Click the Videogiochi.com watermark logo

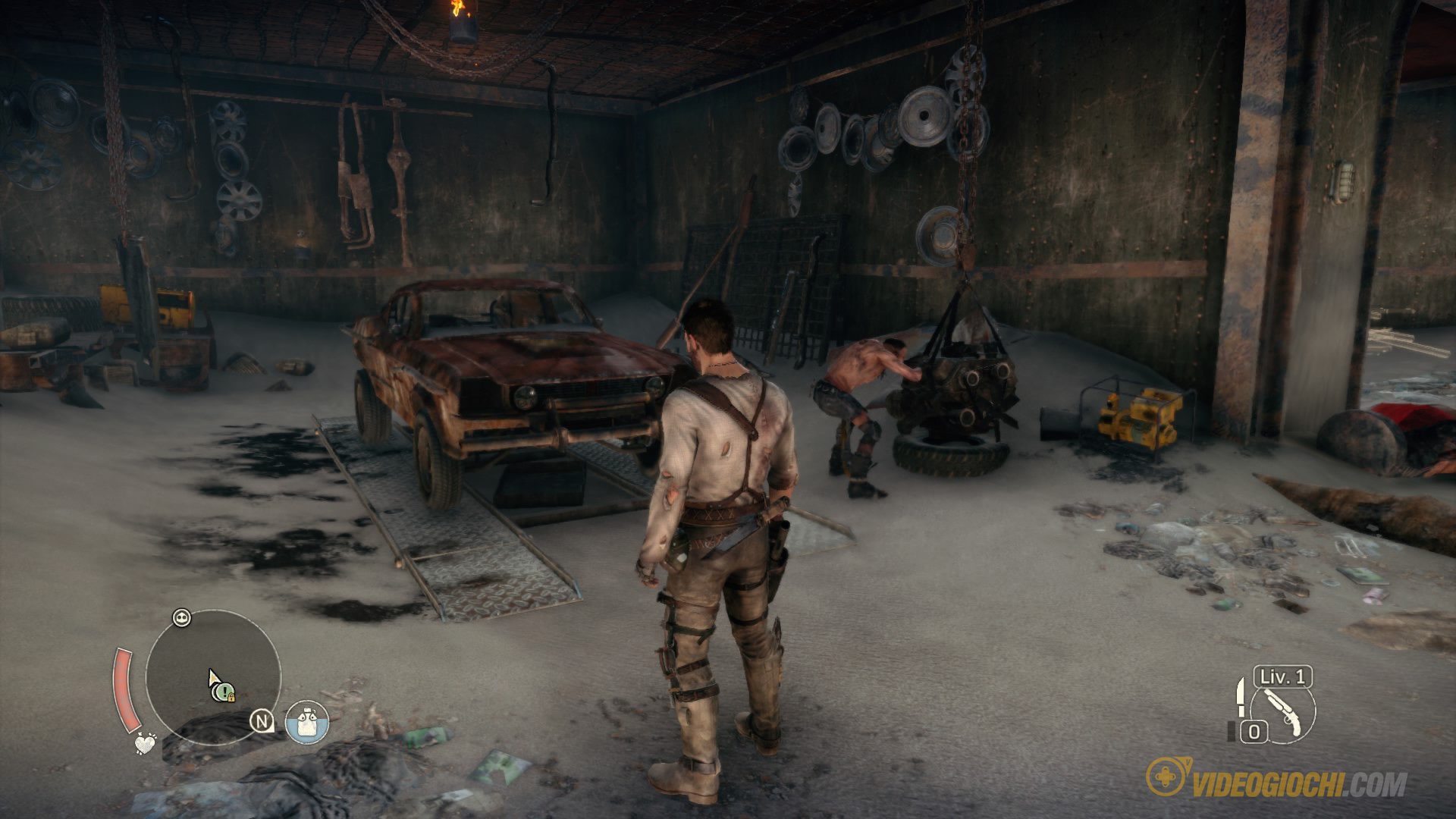coord(1276,785)
